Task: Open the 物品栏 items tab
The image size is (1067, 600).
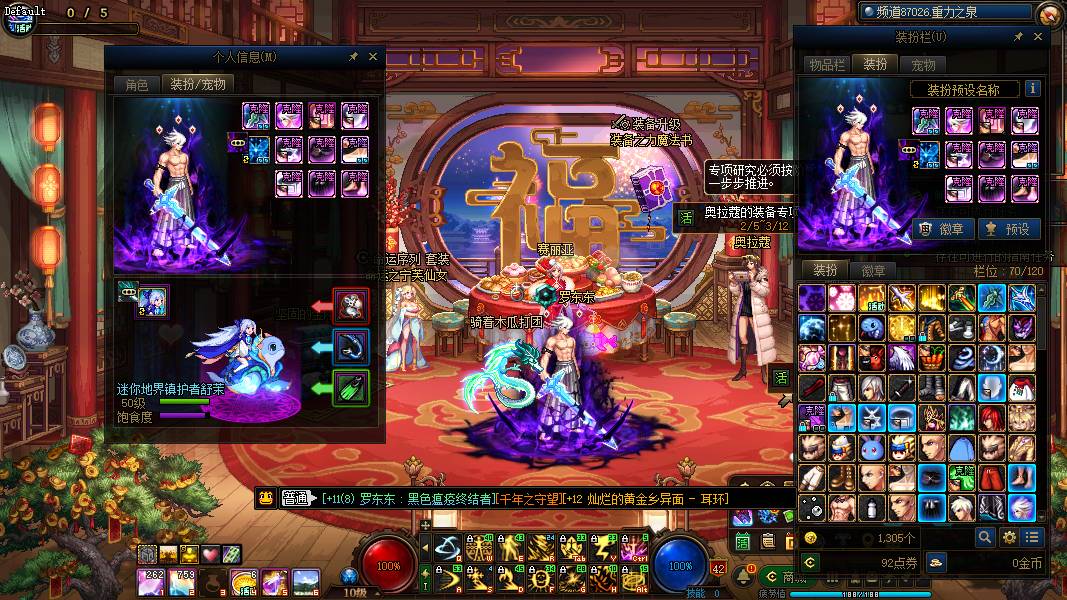Action: pyautogui.click(x=827, y=64)
